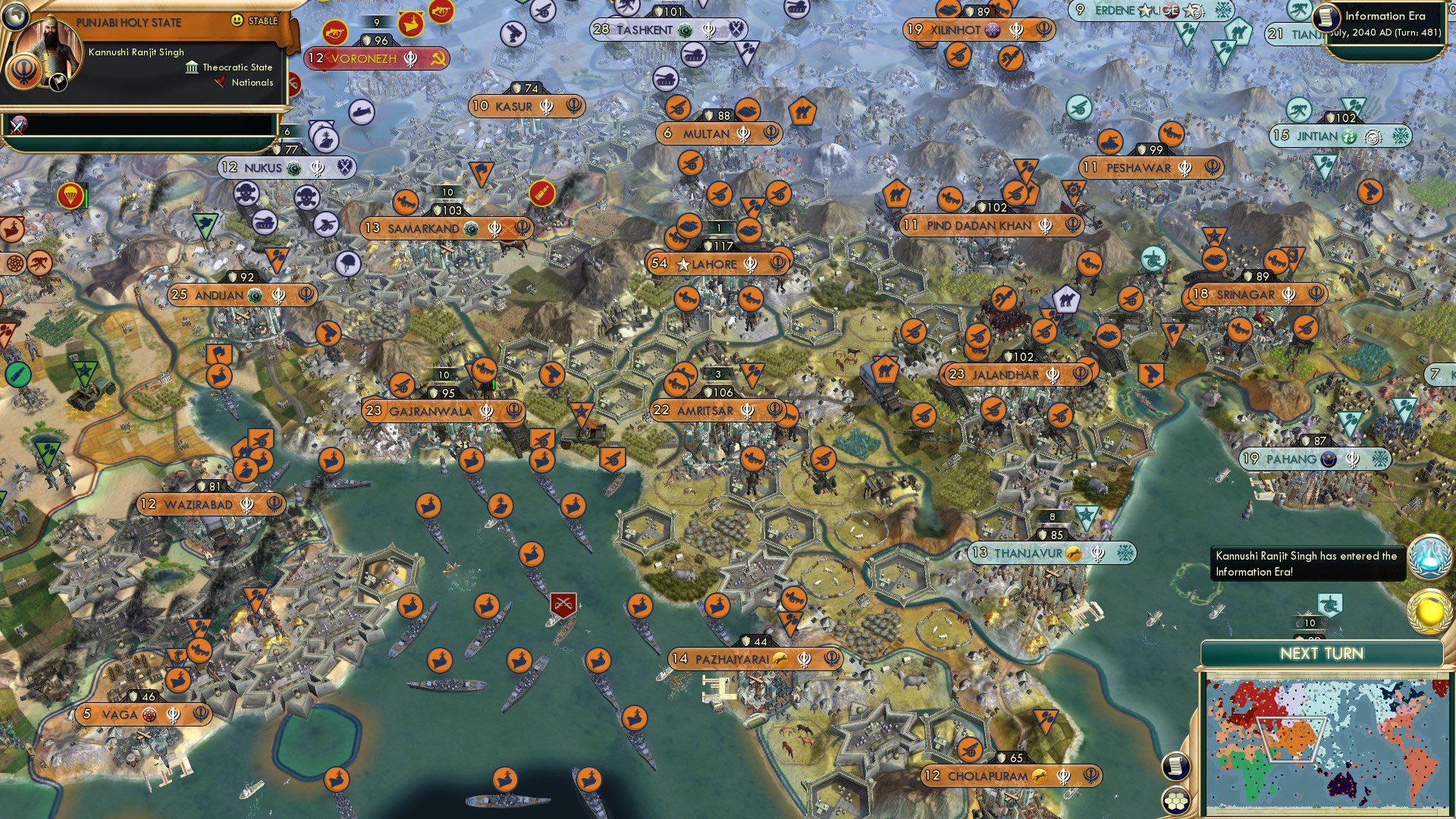Click the smiley STABLE stability indicator
The image size is (1456, 819).
click(x=237, y=21)
